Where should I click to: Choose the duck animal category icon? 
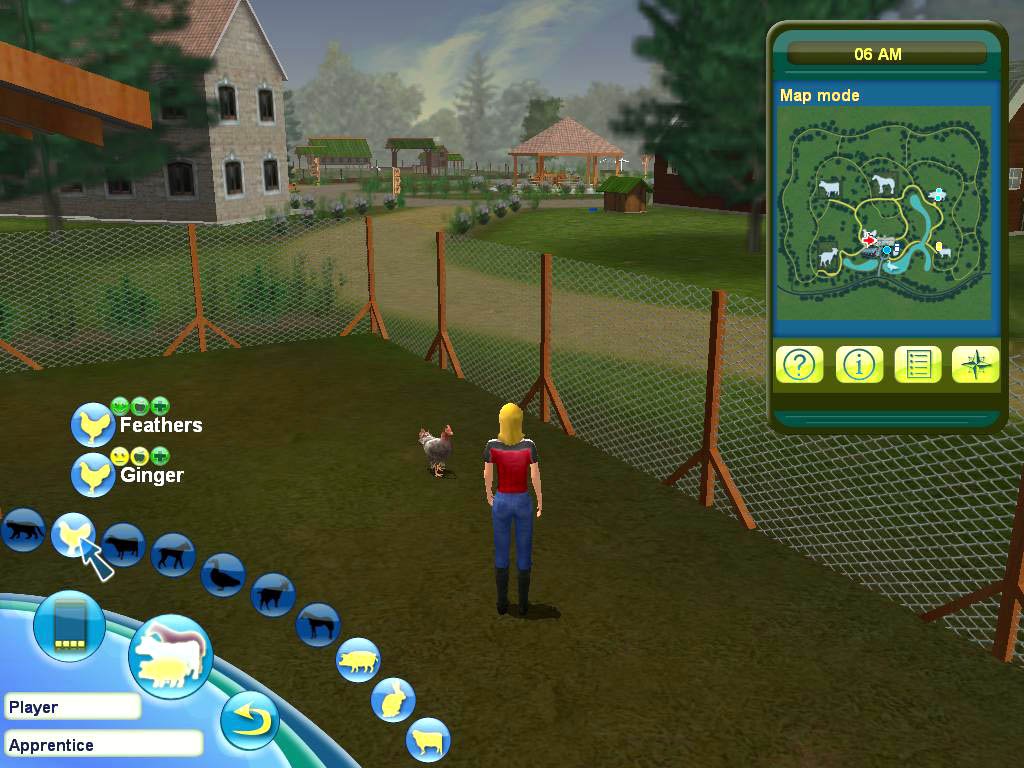click(221, 576)
